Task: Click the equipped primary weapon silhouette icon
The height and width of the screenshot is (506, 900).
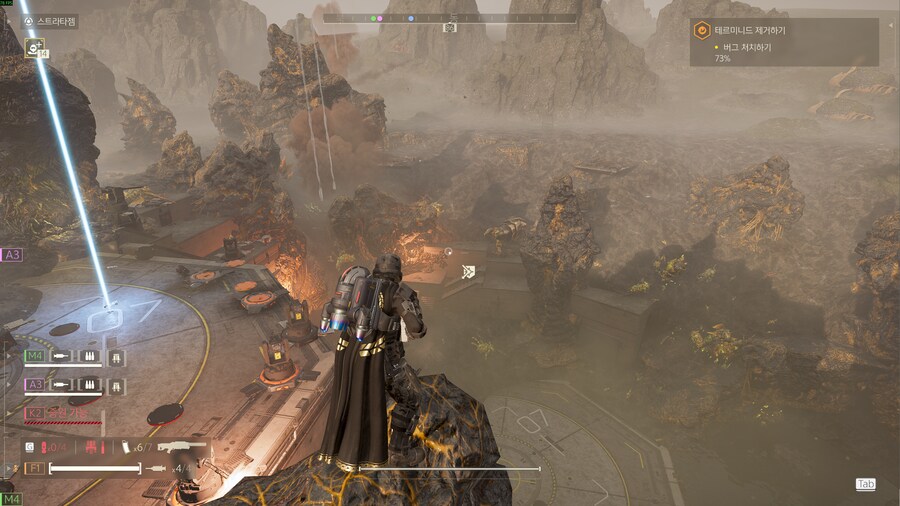Action: pos(183,446)
